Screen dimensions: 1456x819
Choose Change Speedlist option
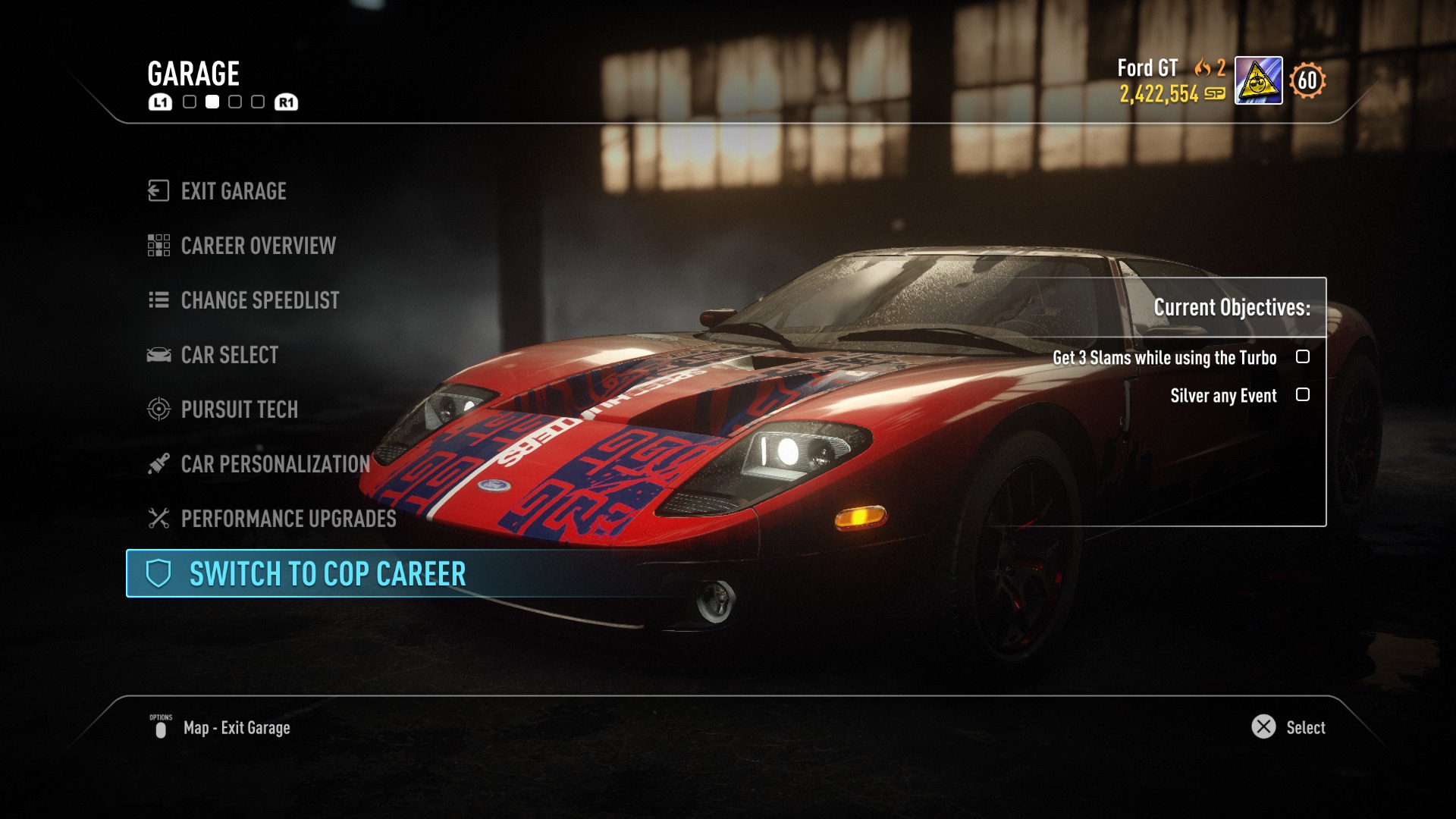point(259,300)
